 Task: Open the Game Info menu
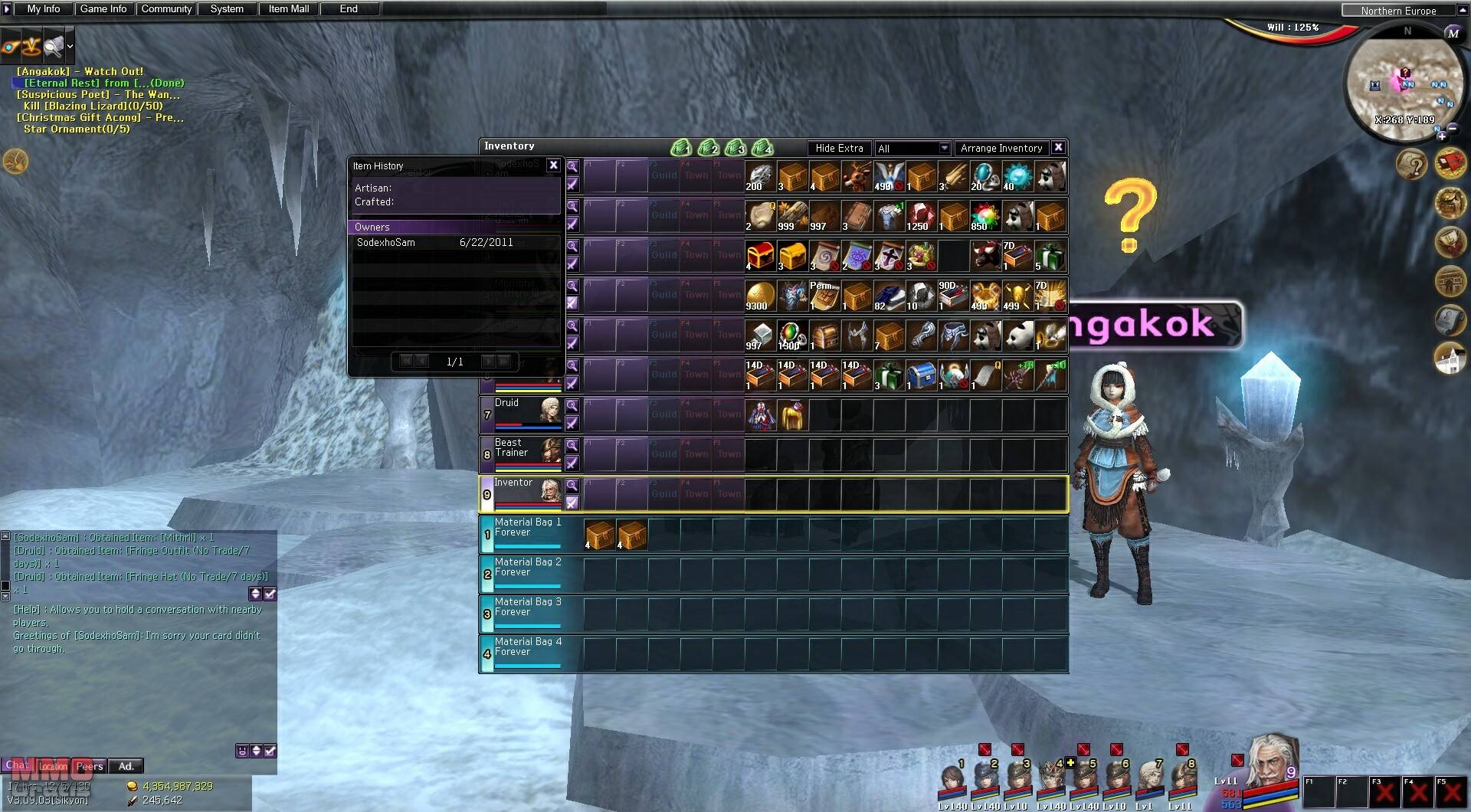click(103, 9)
